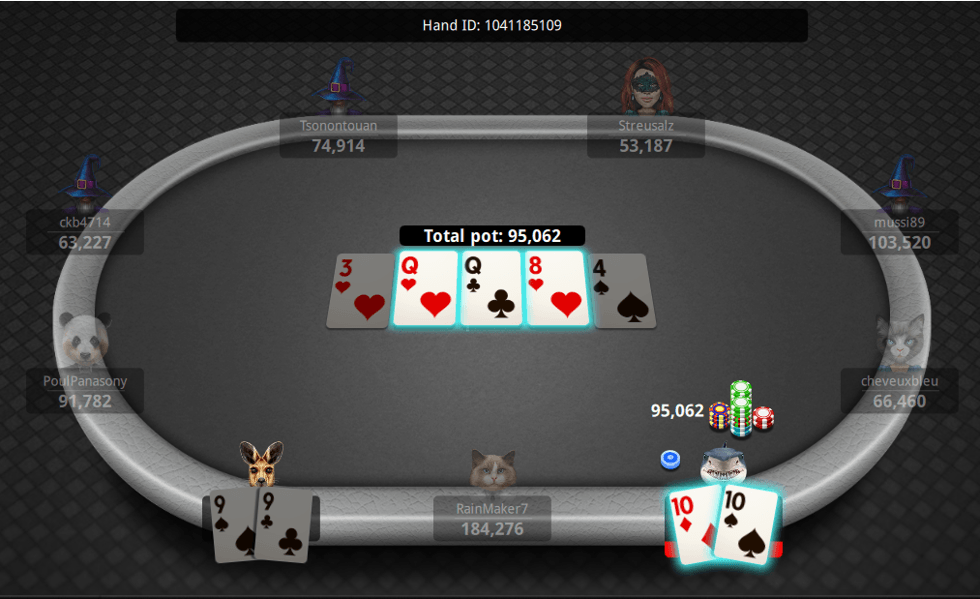Click the Hand ID bar

[x=491, y=25]
